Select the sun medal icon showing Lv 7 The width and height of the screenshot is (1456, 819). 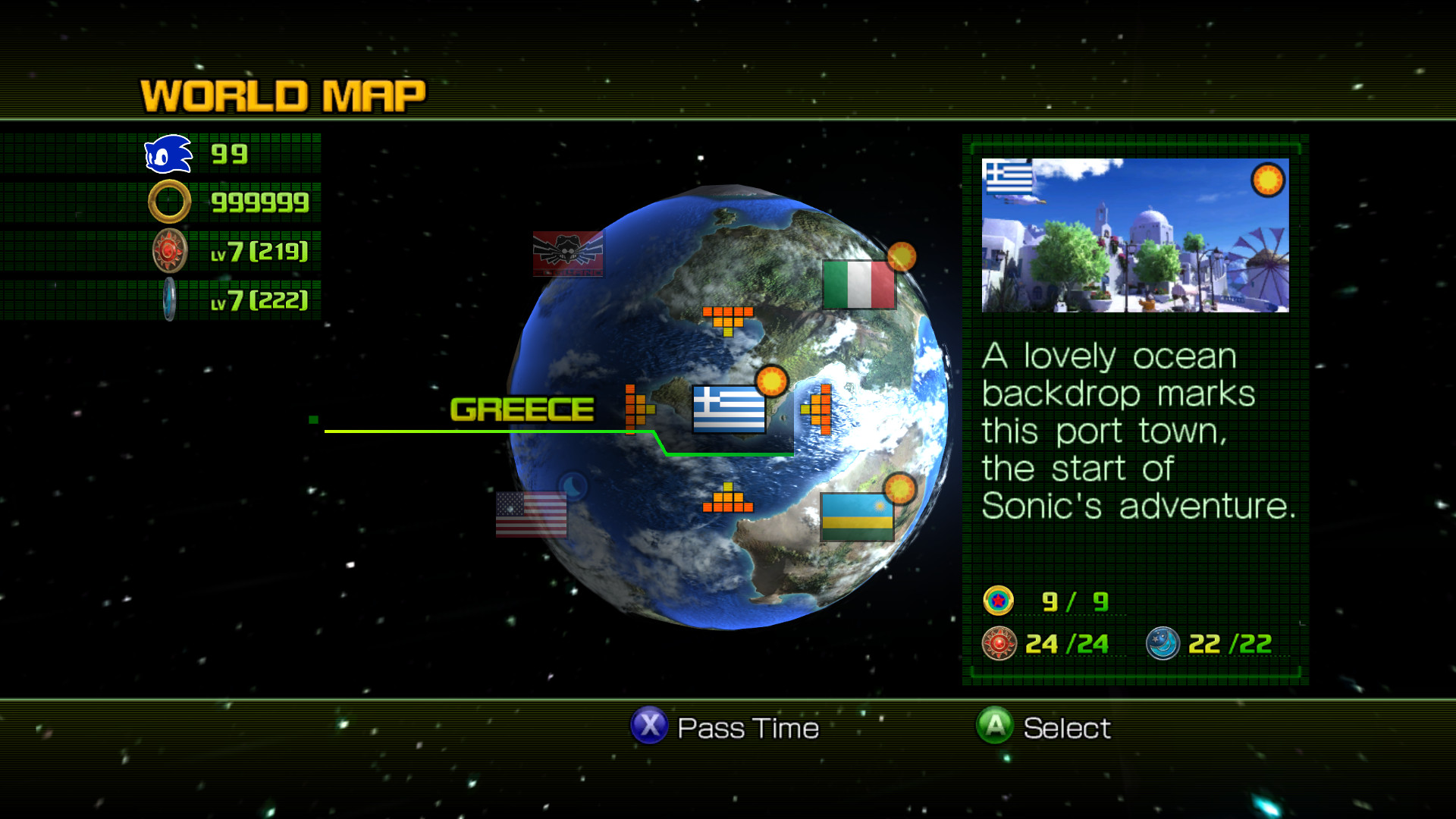[x=168, y=250]
